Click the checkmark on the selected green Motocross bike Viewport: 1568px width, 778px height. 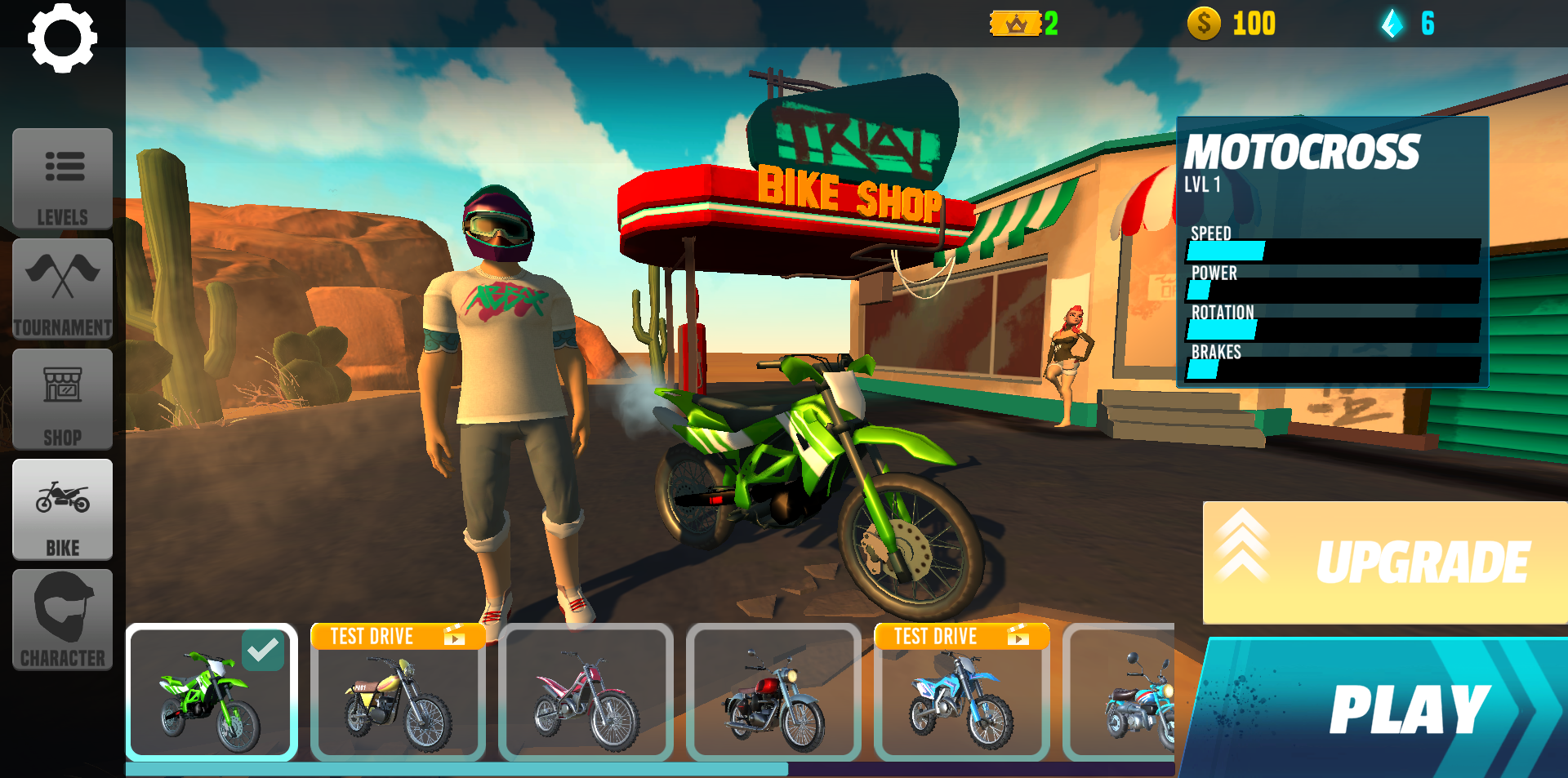[261, 649]
